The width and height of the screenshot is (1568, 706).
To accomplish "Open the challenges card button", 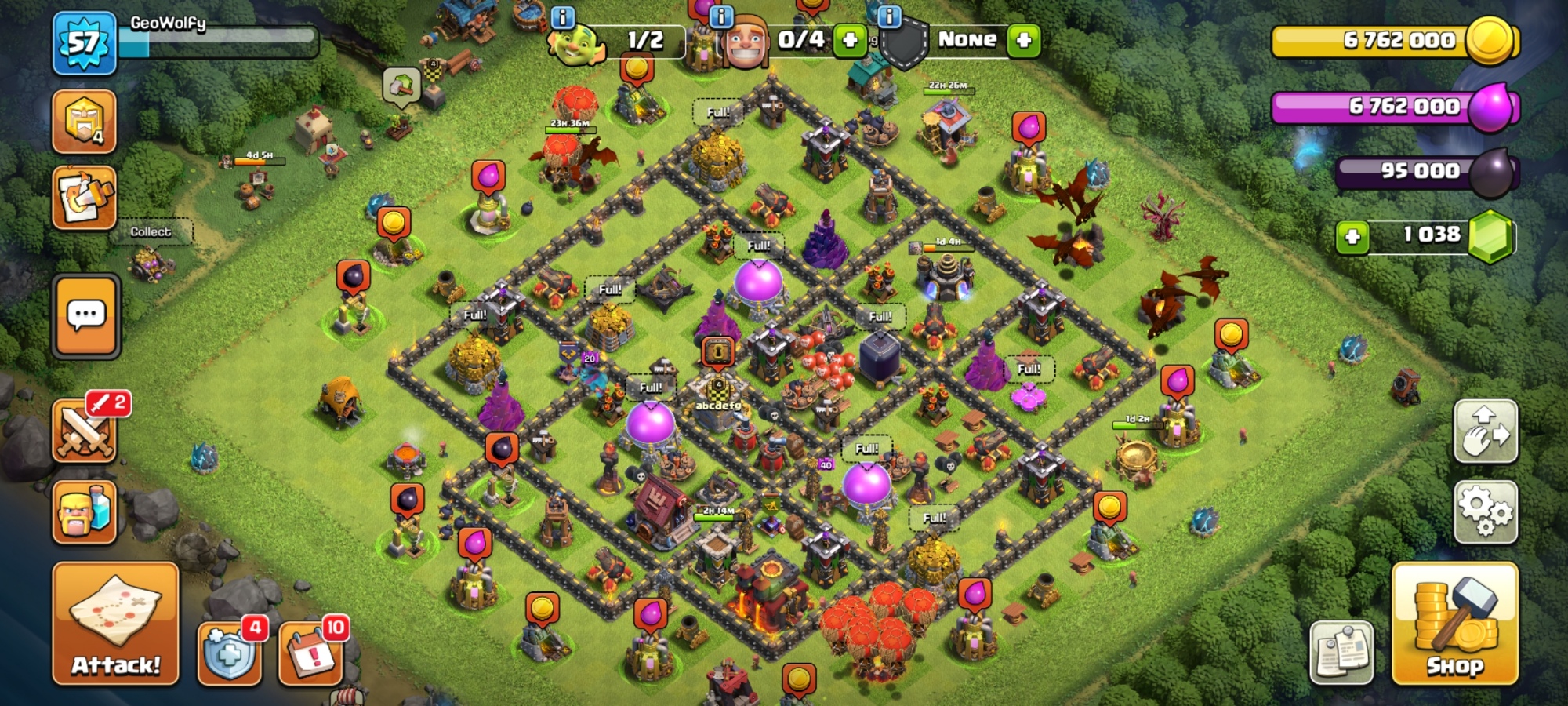I will [x=85, y=198].
